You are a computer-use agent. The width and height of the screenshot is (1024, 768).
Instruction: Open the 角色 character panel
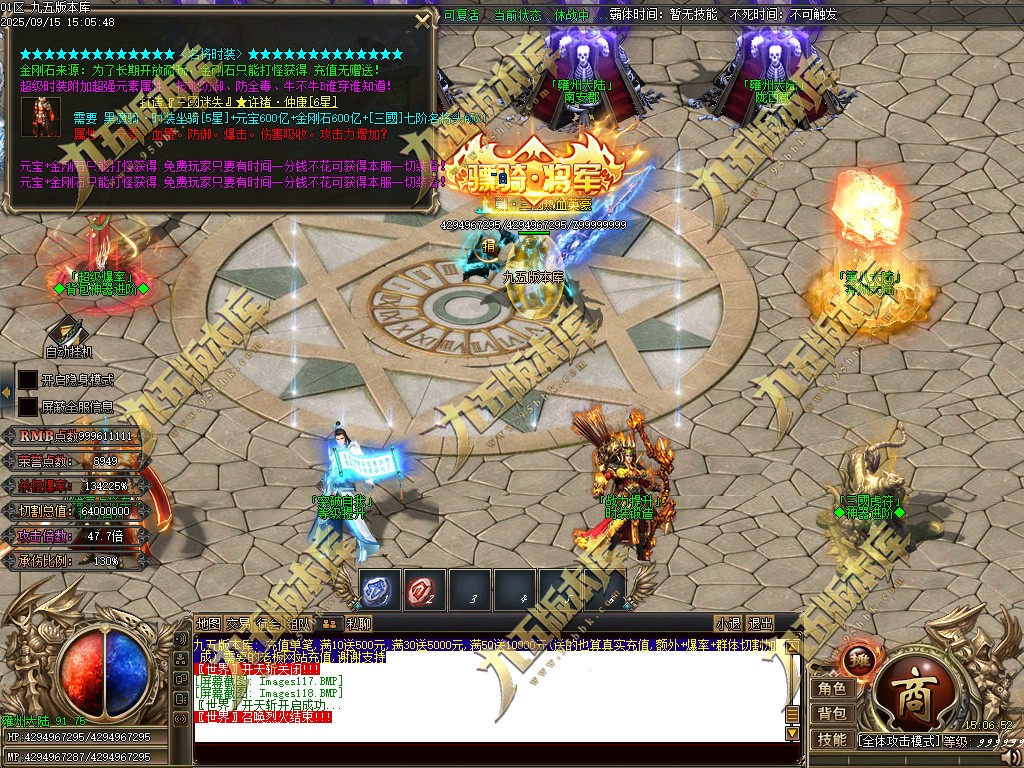(832, 688)
